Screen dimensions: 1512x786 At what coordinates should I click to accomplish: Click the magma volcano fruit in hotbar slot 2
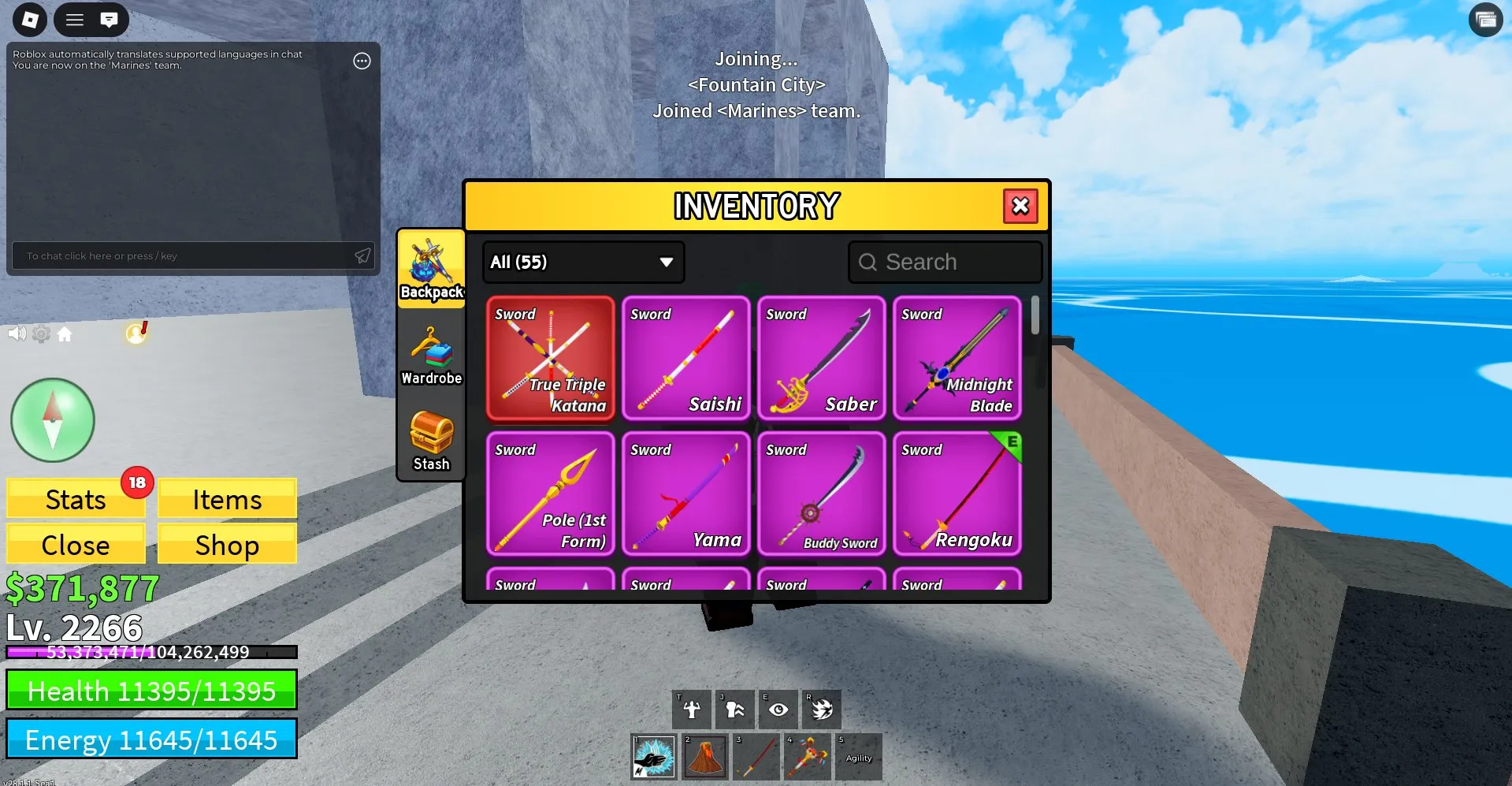[x=705, y=756]
